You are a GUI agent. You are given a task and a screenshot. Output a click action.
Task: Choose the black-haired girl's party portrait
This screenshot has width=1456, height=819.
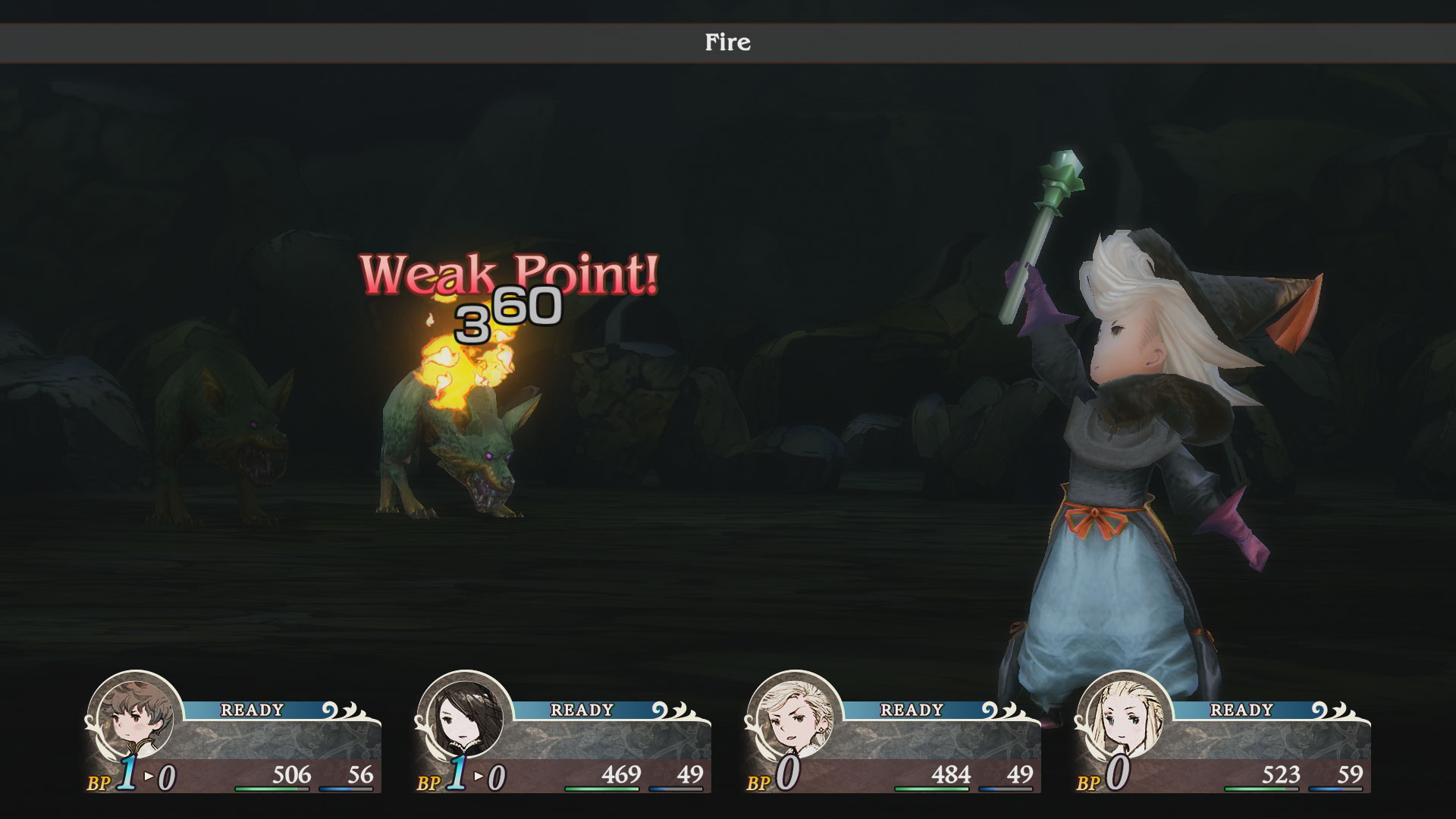click(x=464, y=717)
